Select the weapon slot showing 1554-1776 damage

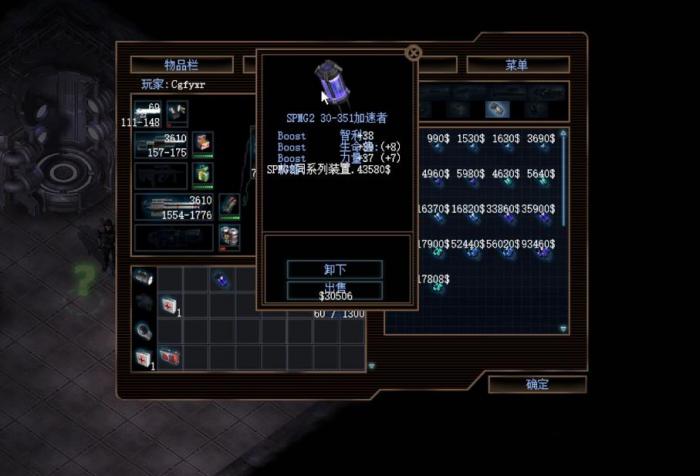coord(173,207)
